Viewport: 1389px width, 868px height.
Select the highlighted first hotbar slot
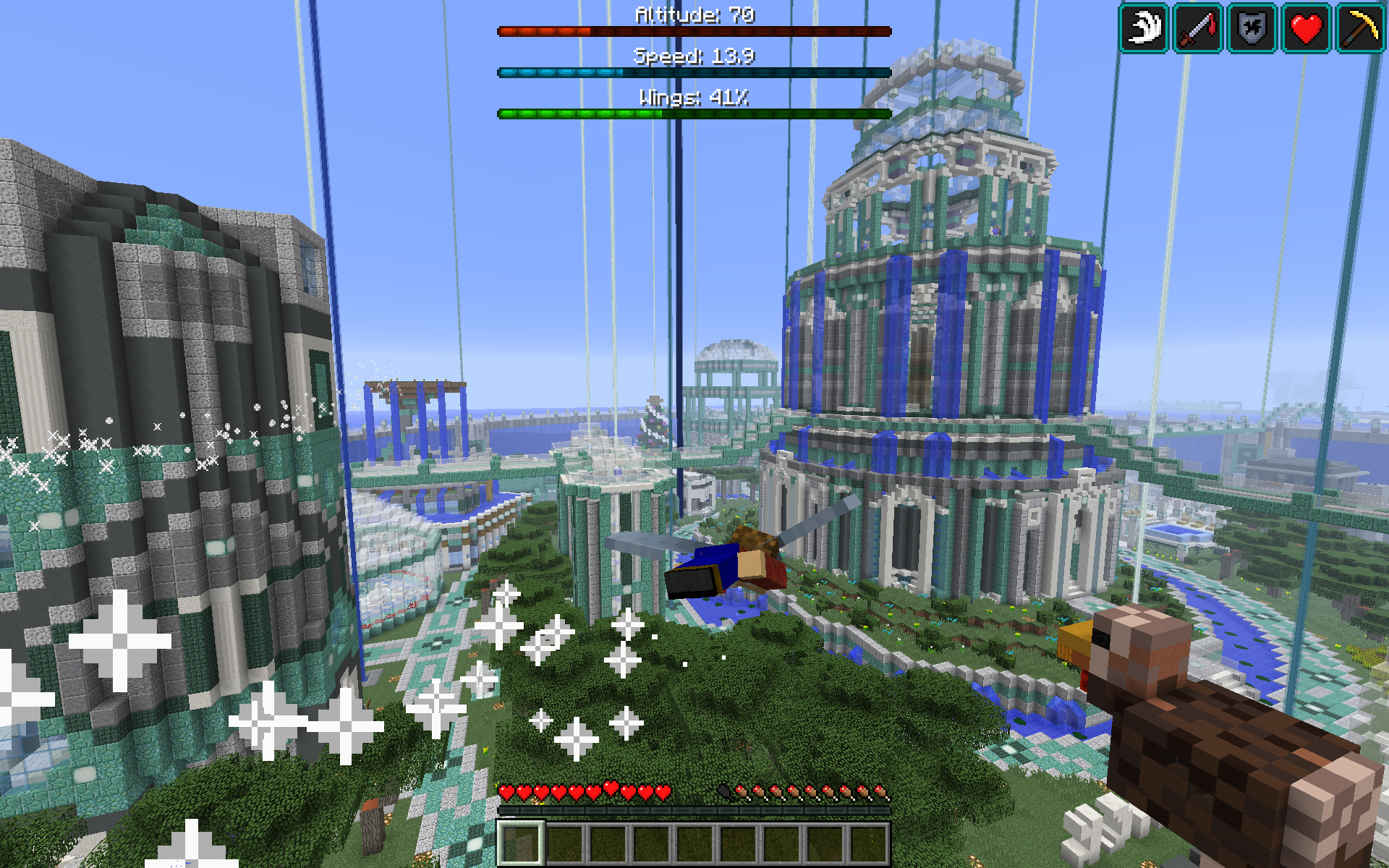pos(520,842)
